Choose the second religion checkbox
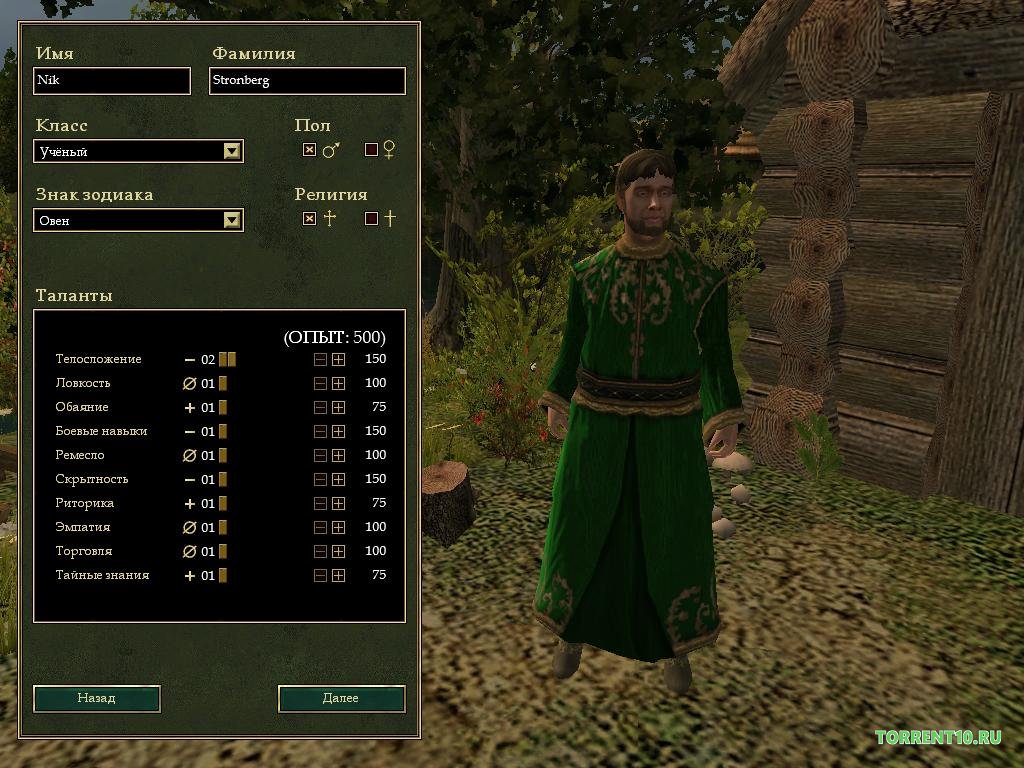This screenshot has width=1024, height=768. click(x=372, y=218)
